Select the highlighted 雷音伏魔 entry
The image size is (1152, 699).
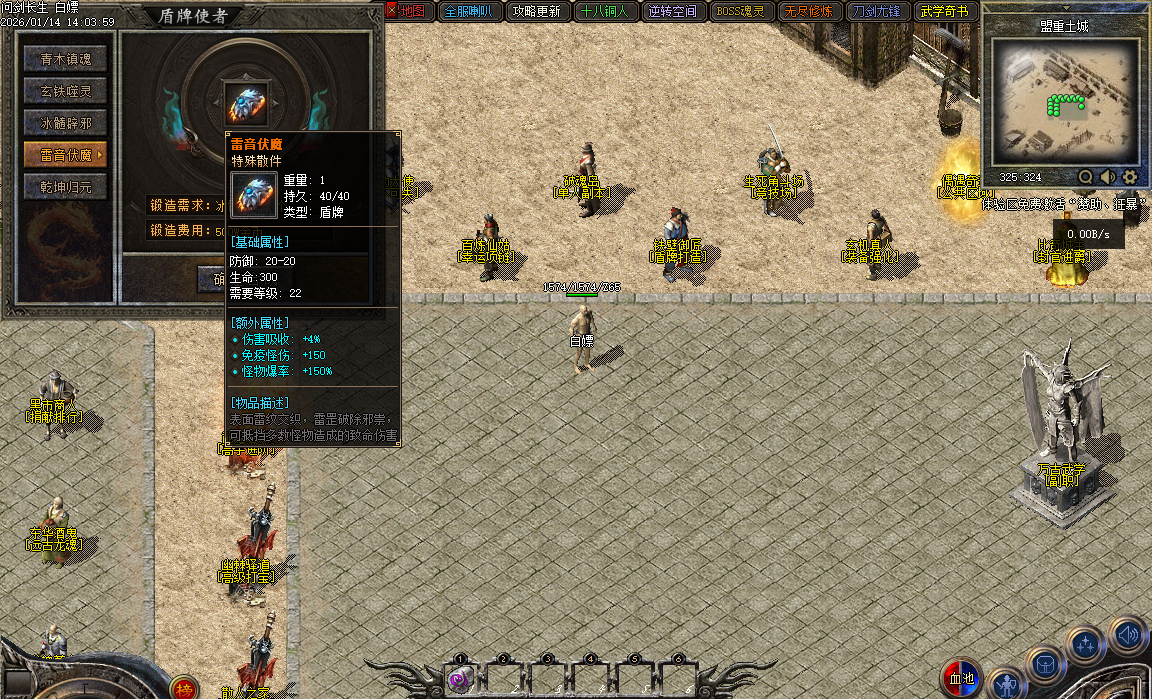[x=66, y=155]
